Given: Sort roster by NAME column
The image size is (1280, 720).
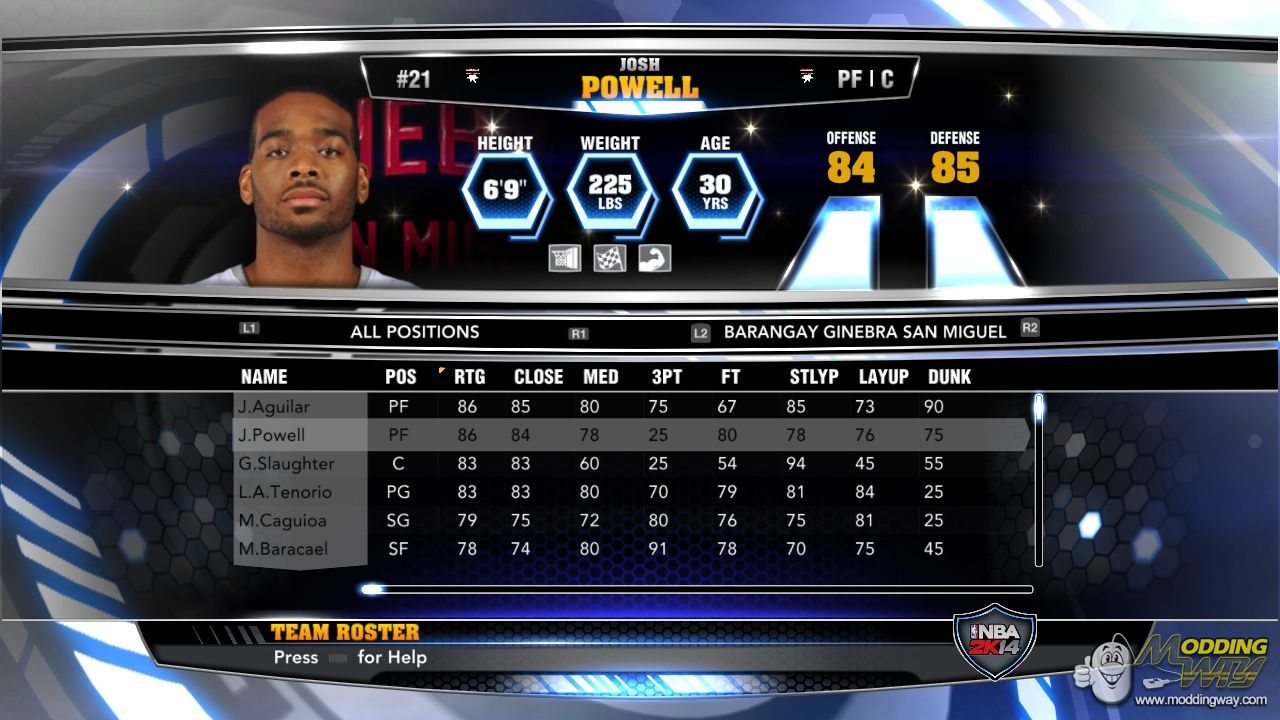Looking at the screenshot, I should [x=264, y=377].
